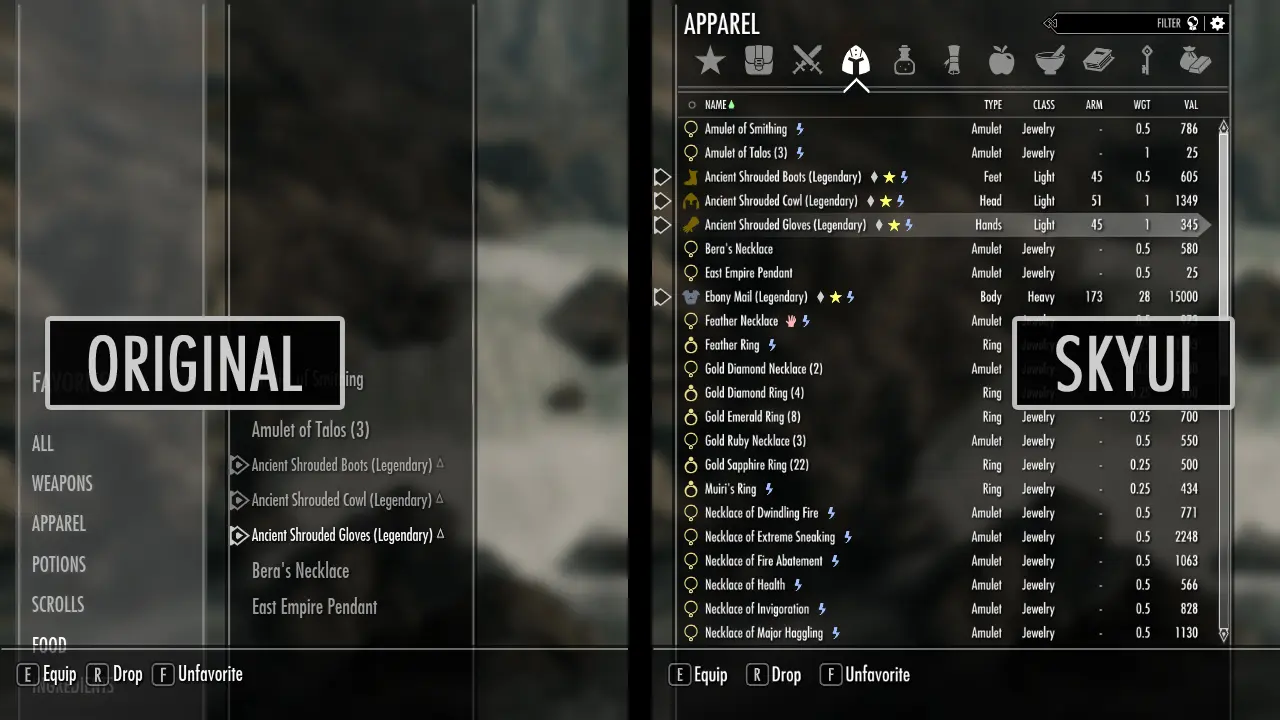The width and height of the screenshot is (1280, 720).
Task: Open the SkyUI settings gear icon
Action: [1217, 23]
